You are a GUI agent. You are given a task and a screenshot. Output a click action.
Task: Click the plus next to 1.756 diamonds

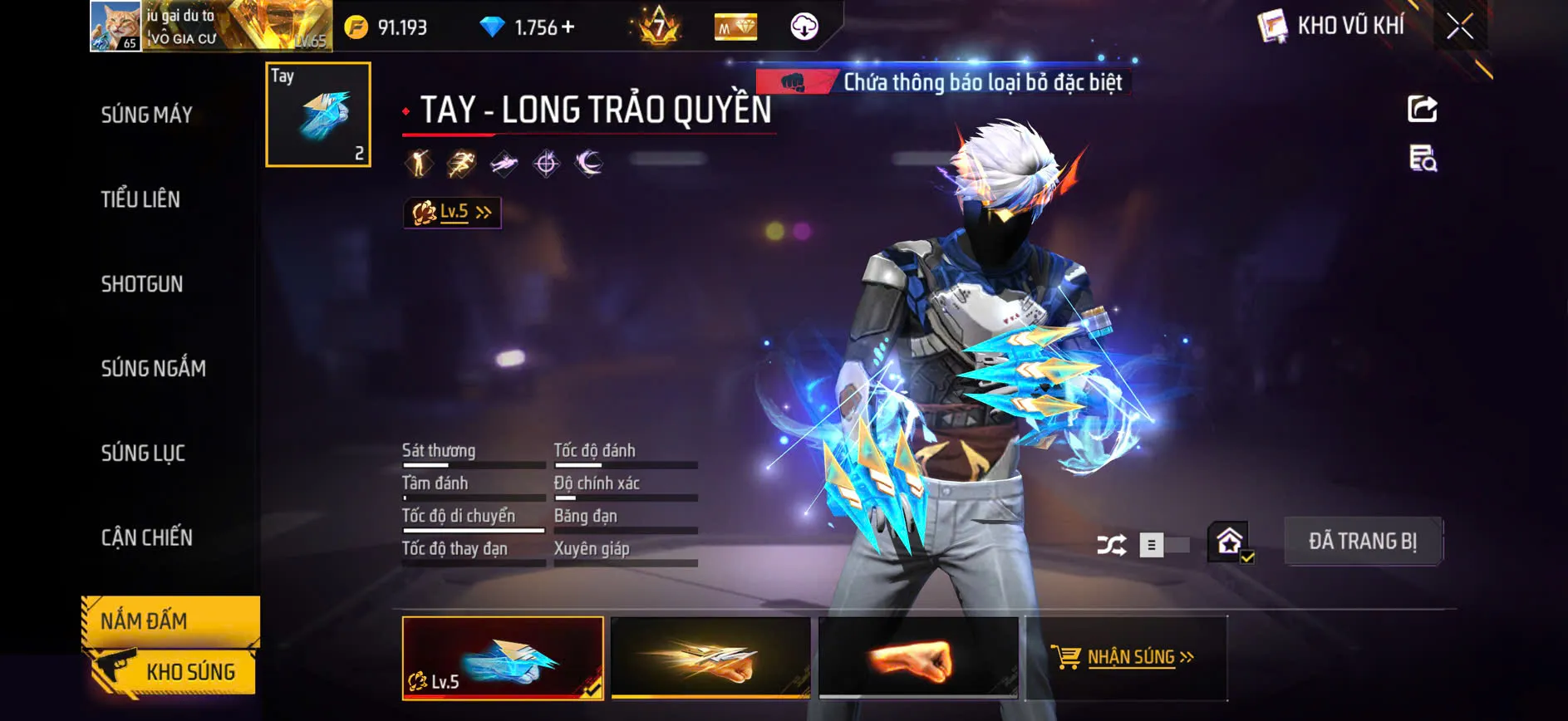pyautogui.click(x=567, y=27)
